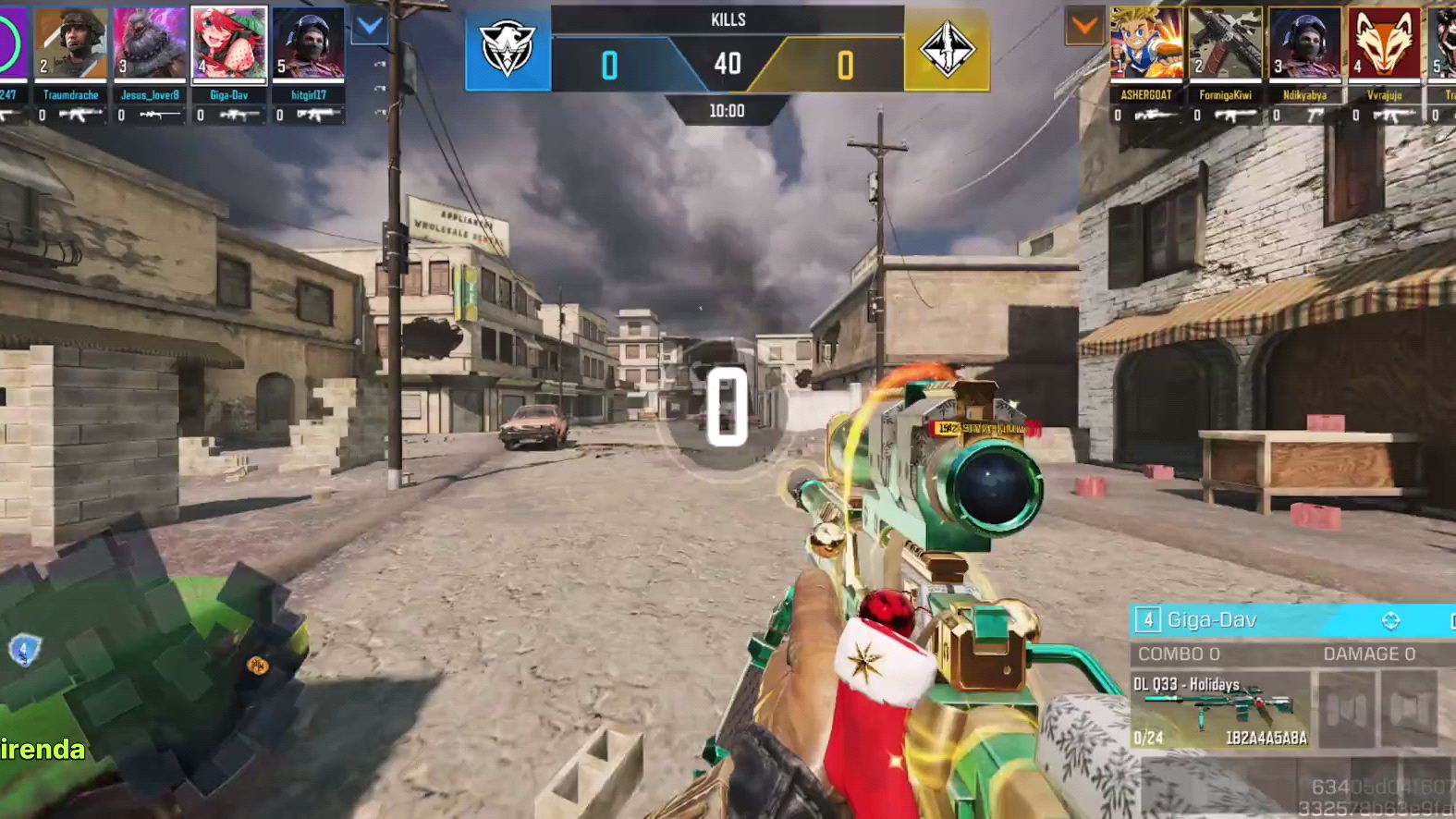The width and height of the screenshot is (1456, 819).
Task: Toggle the orange team roster arrow
Action: pos(1084,27)
